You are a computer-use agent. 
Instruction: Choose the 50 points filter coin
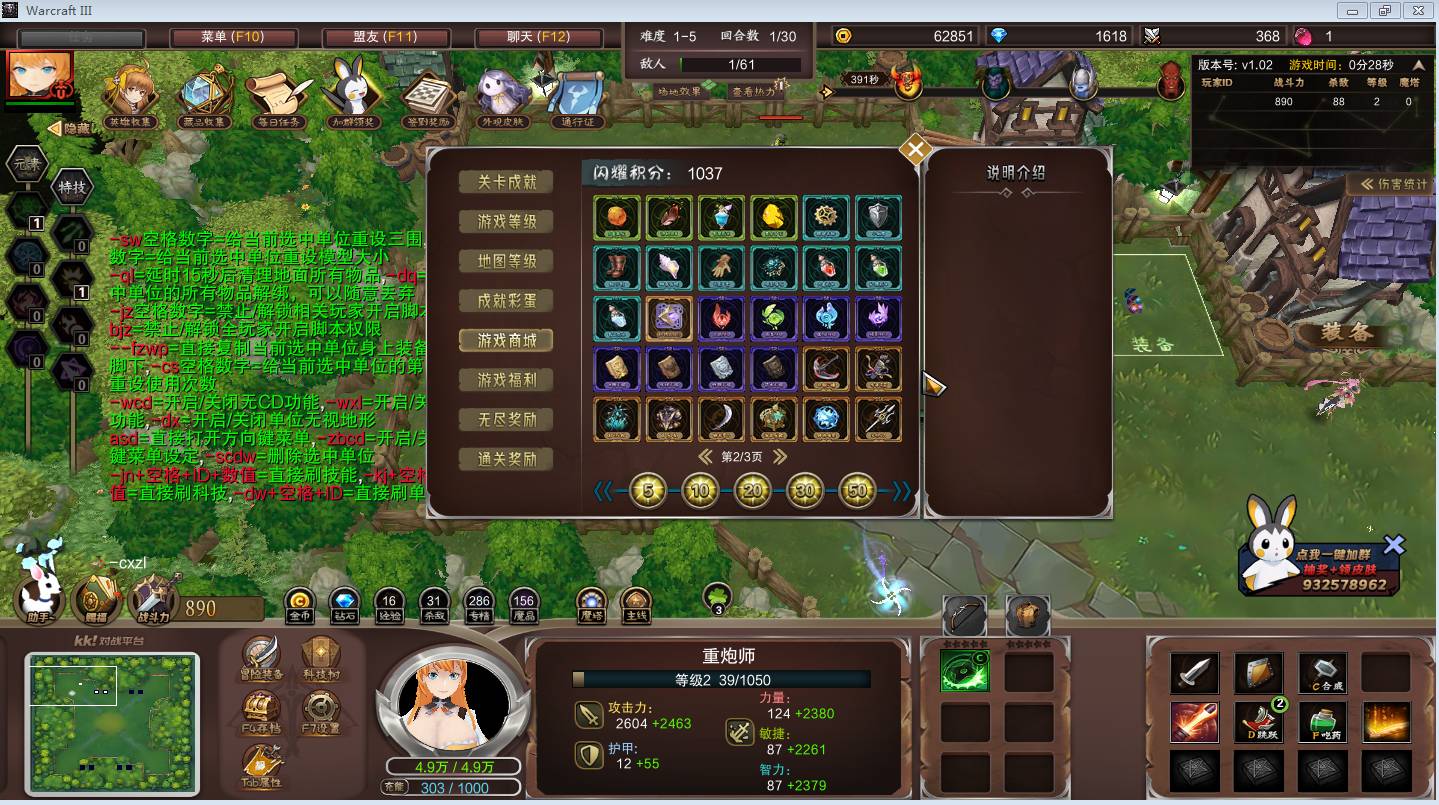coord(857,491)
